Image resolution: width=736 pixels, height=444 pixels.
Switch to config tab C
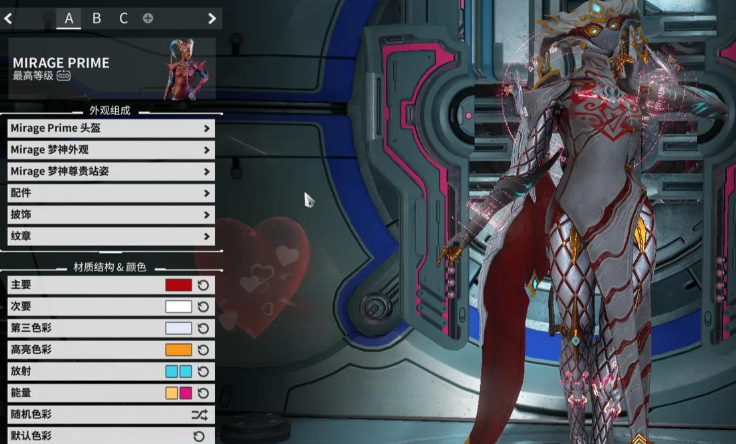[x=123, y=18]
